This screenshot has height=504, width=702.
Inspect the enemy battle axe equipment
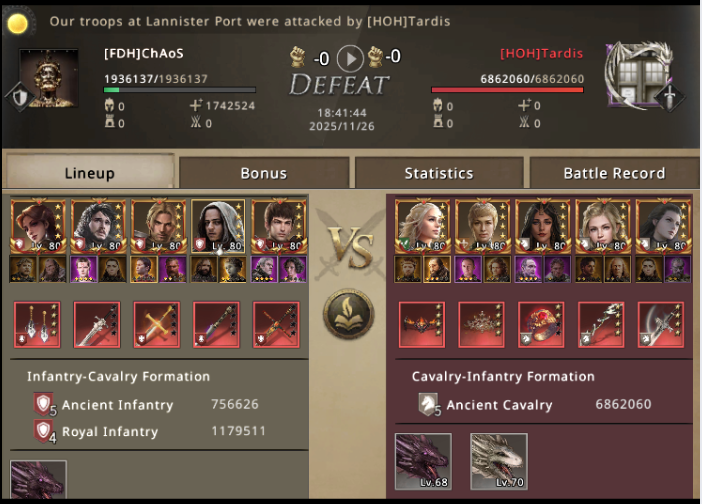point(661,324)
